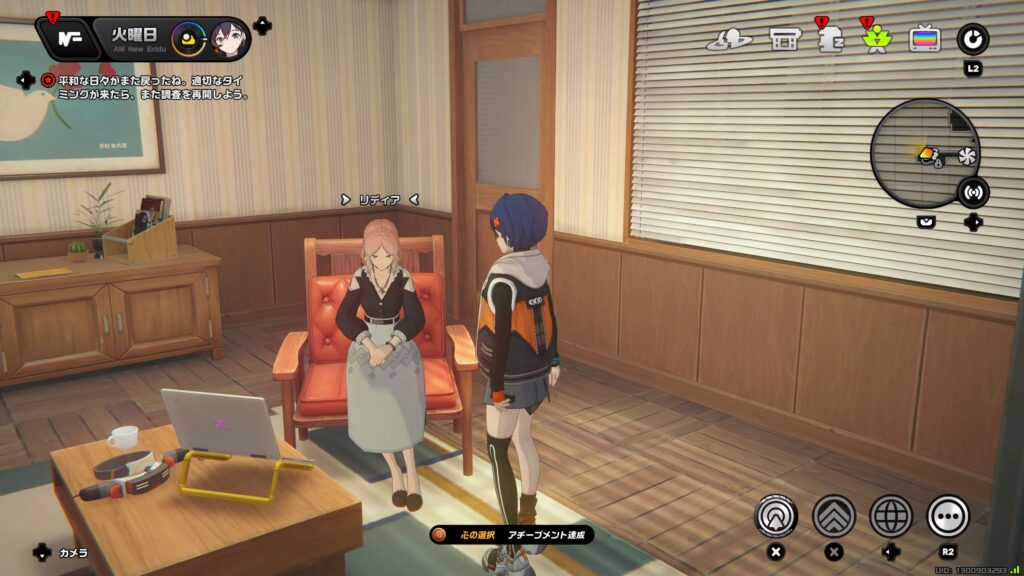Open the circular minimap
Viewport: 1024px width, 576px height.
(x=925, y=153)
